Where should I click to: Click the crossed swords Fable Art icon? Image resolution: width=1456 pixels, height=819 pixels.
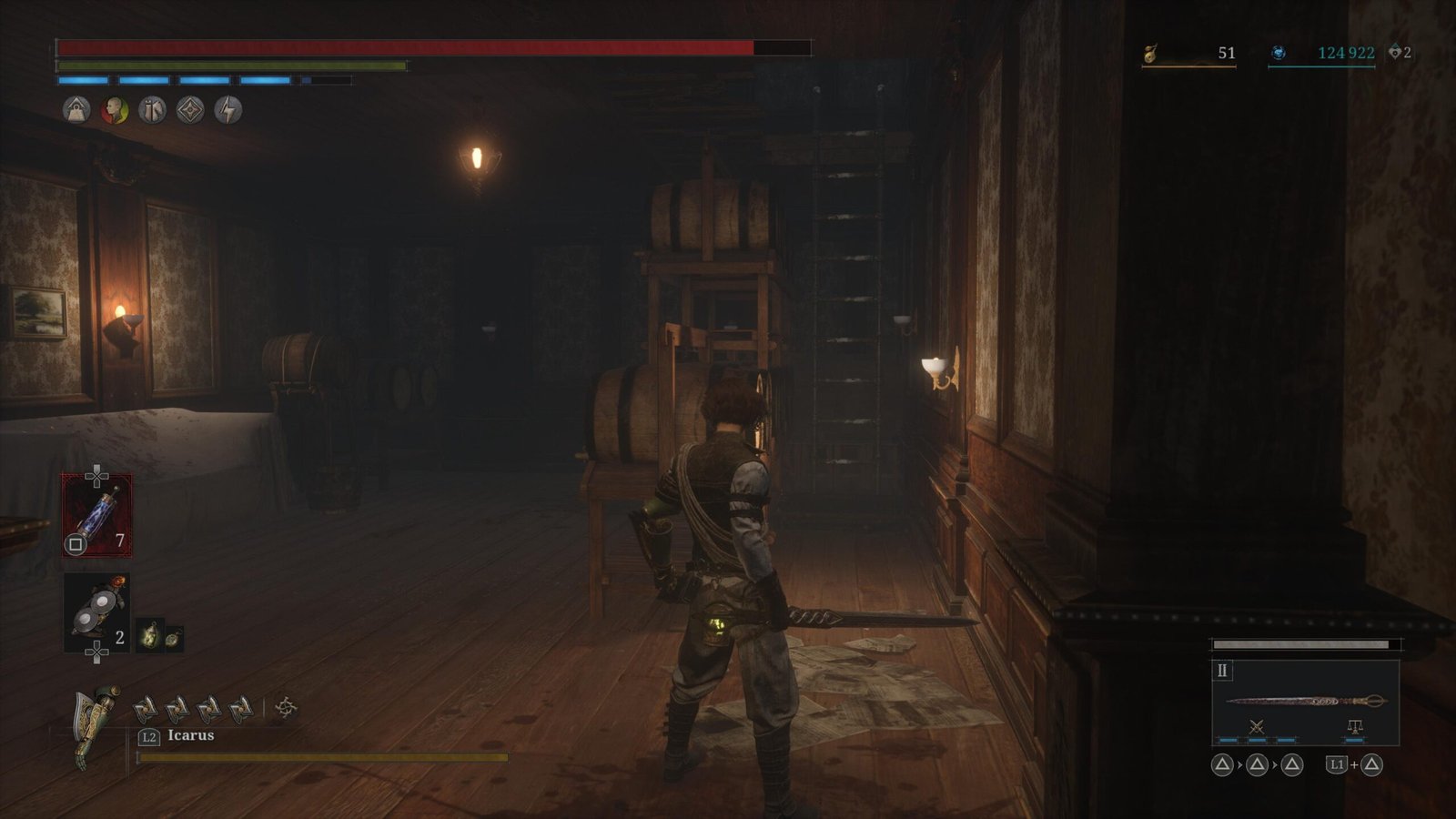pos(1257,727)
